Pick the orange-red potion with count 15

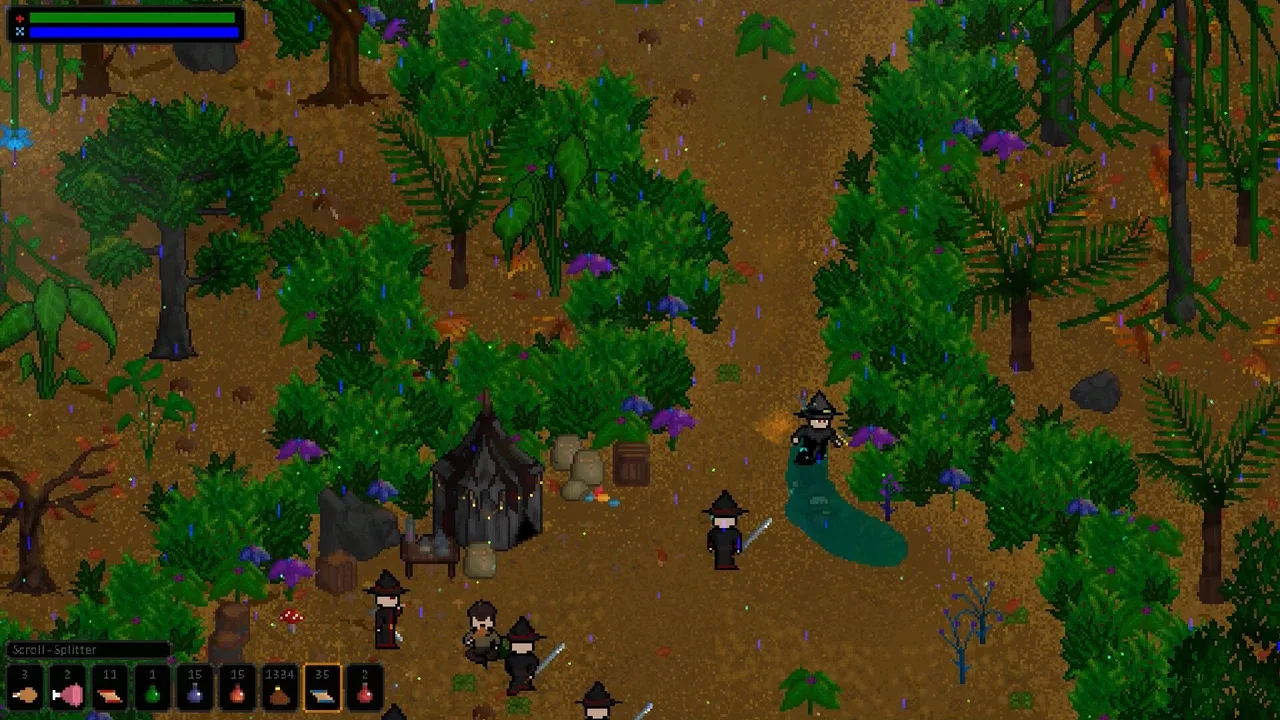coord(237,688)
